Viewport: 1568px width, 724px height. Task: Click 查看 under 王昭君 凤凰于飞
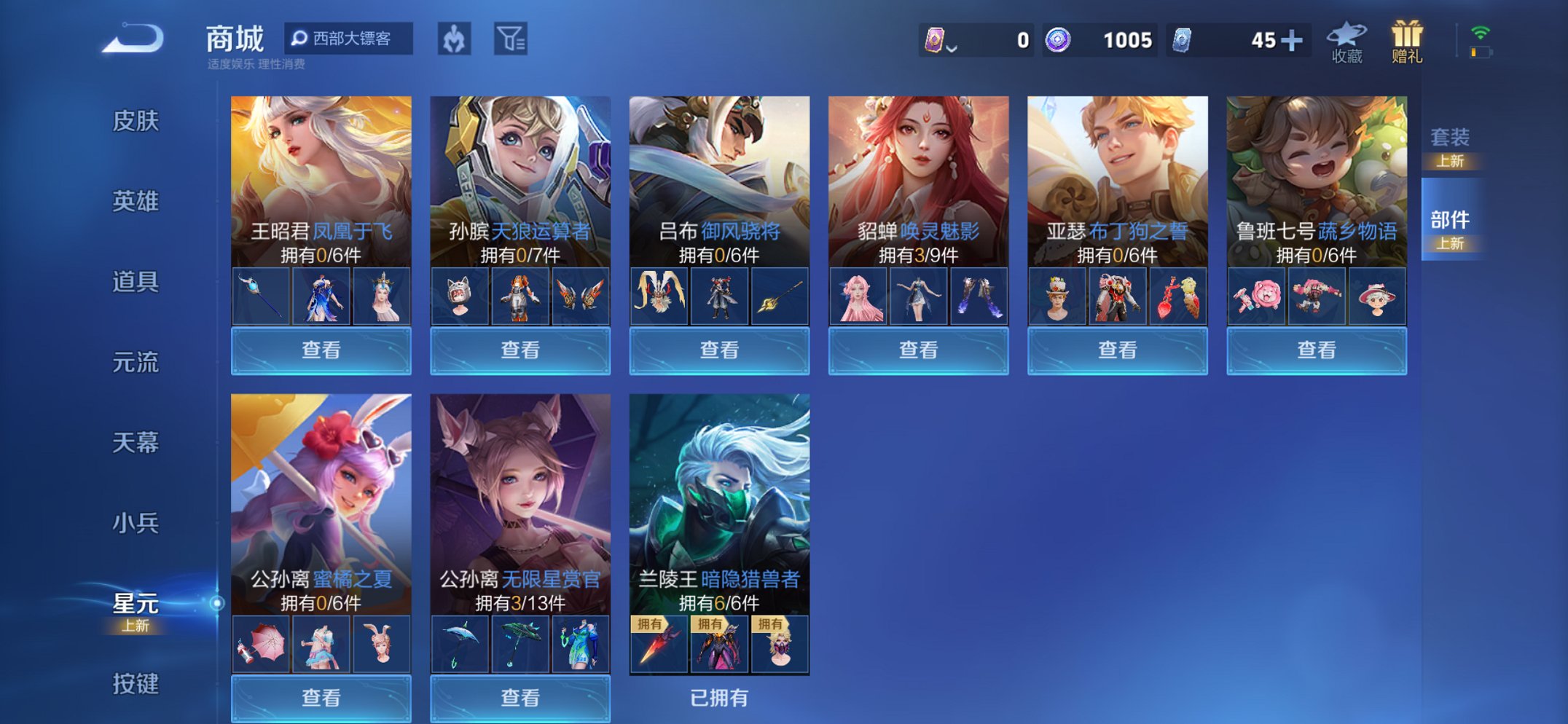pyautogui.click(x=322, y=350)
